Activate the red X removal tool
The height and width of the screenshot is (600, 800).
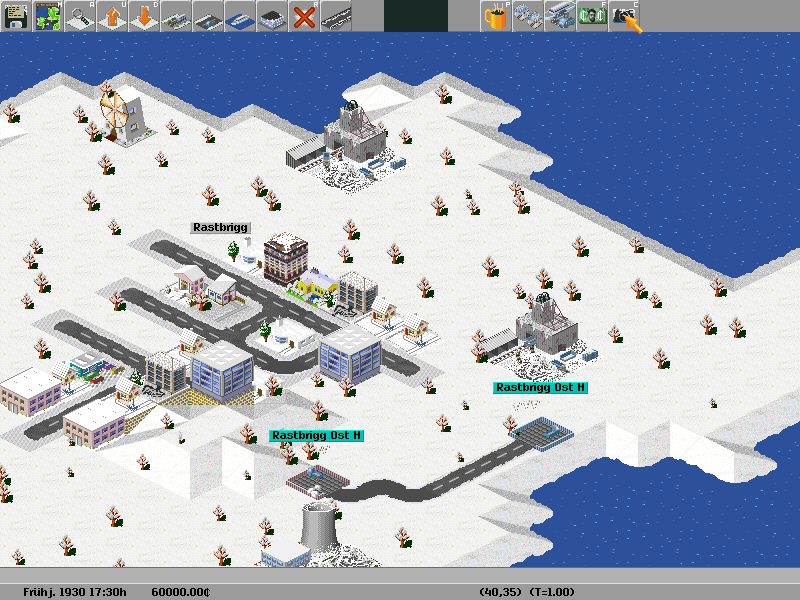[x=304, y=16]
